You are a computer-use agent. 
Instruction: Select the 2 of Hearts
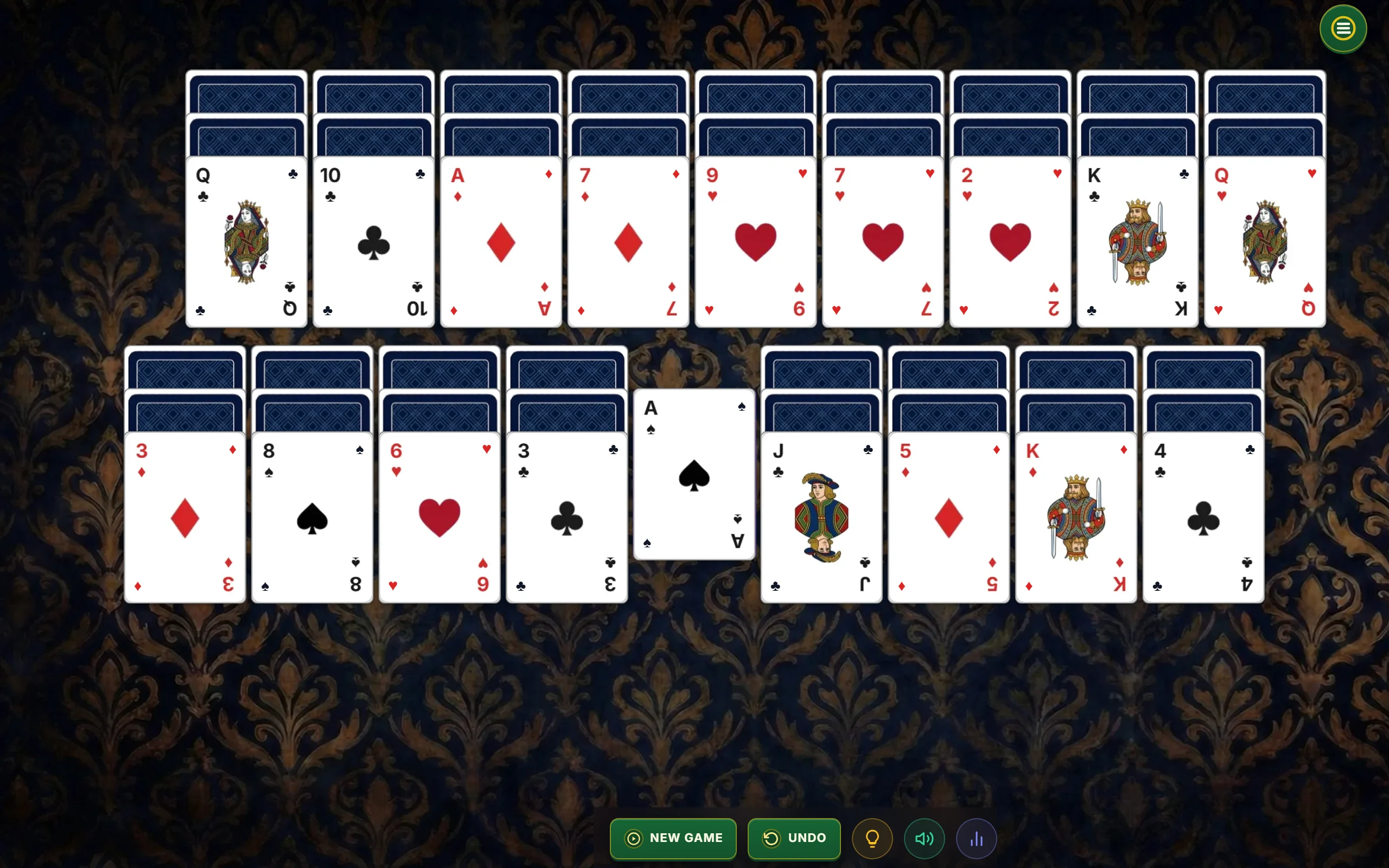[x=1010, y=241]
